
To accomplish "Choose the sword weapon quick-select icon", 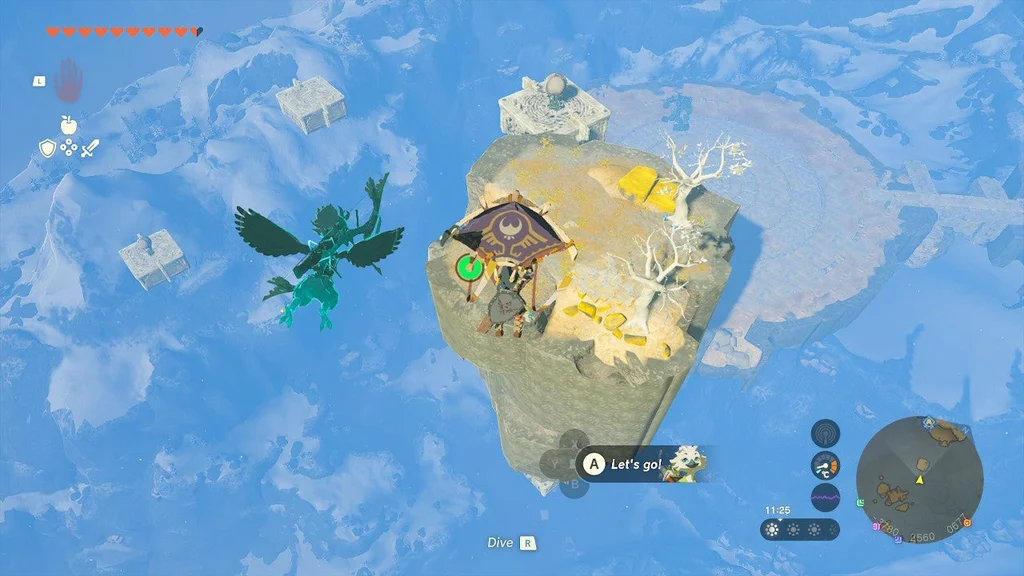I will (90, 148).
